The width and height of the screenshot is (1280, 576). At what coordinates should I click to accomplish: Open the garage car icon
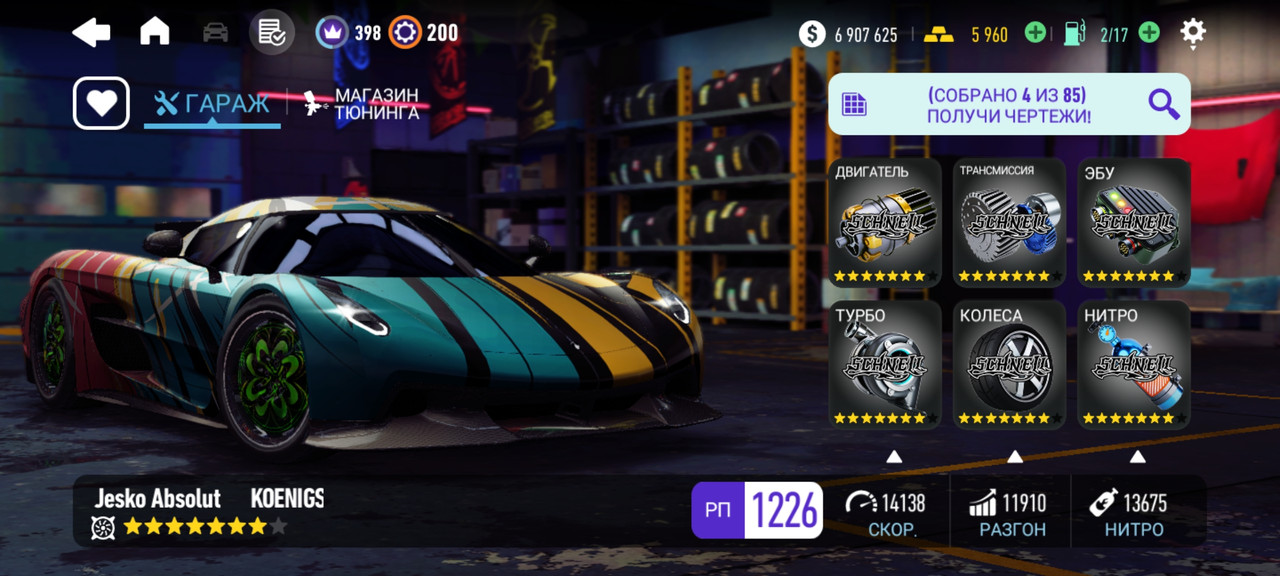[x=215, y=33]
